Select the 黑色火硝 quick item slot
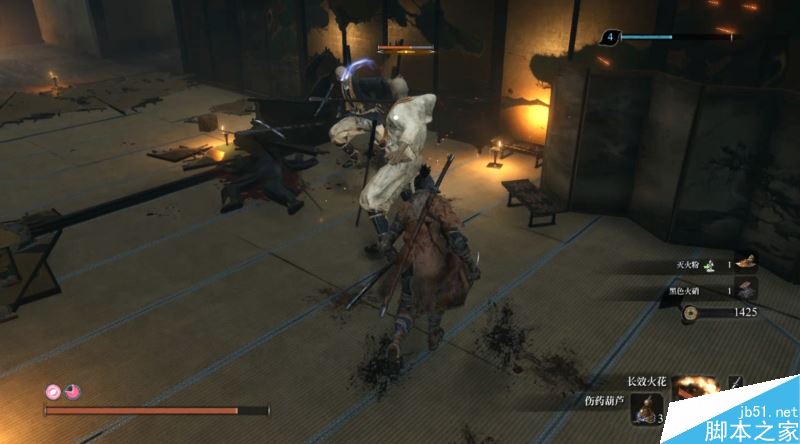The image size is (800, 444). tap(745, 290)
